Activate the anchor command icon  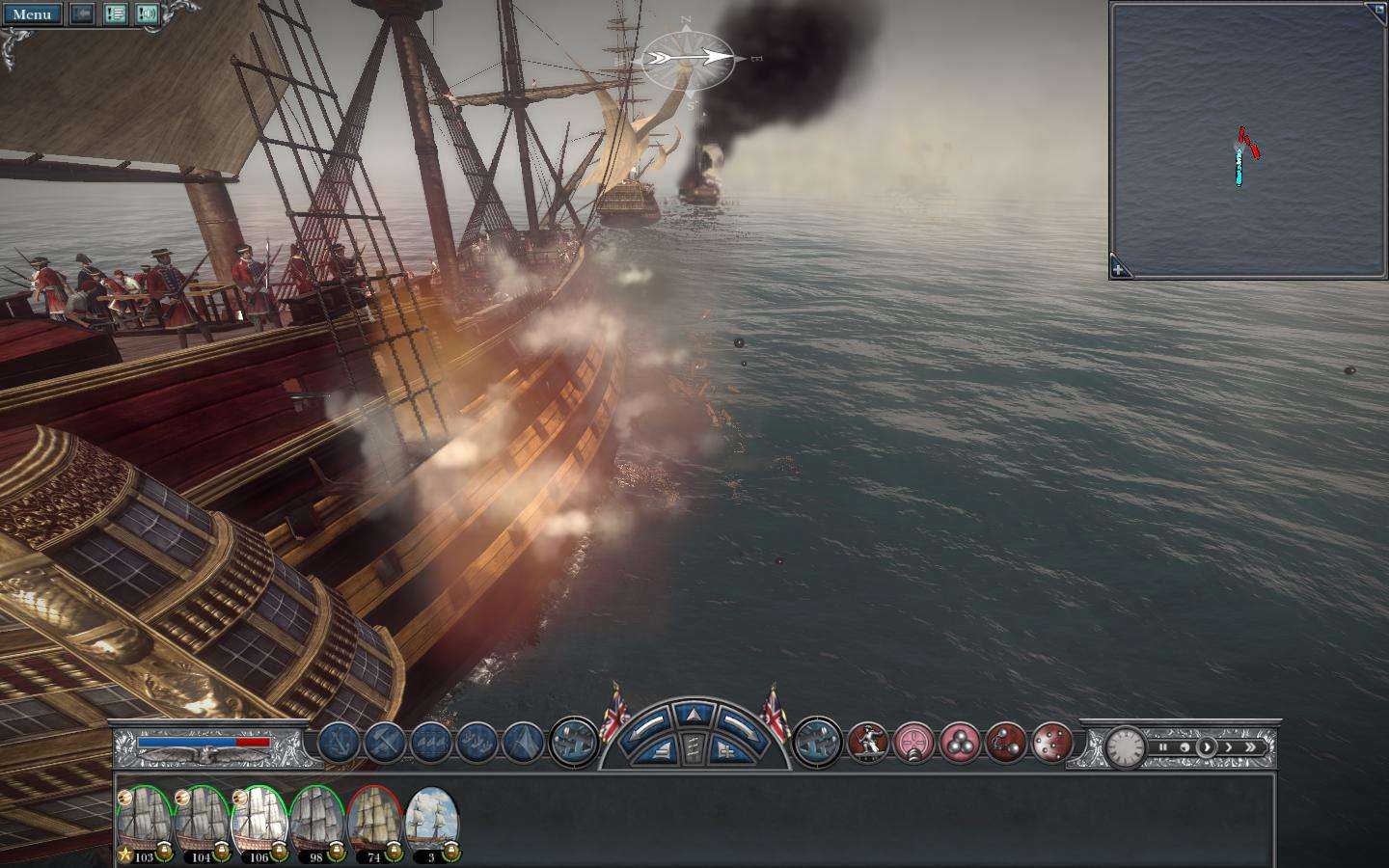tap(340, 743)
